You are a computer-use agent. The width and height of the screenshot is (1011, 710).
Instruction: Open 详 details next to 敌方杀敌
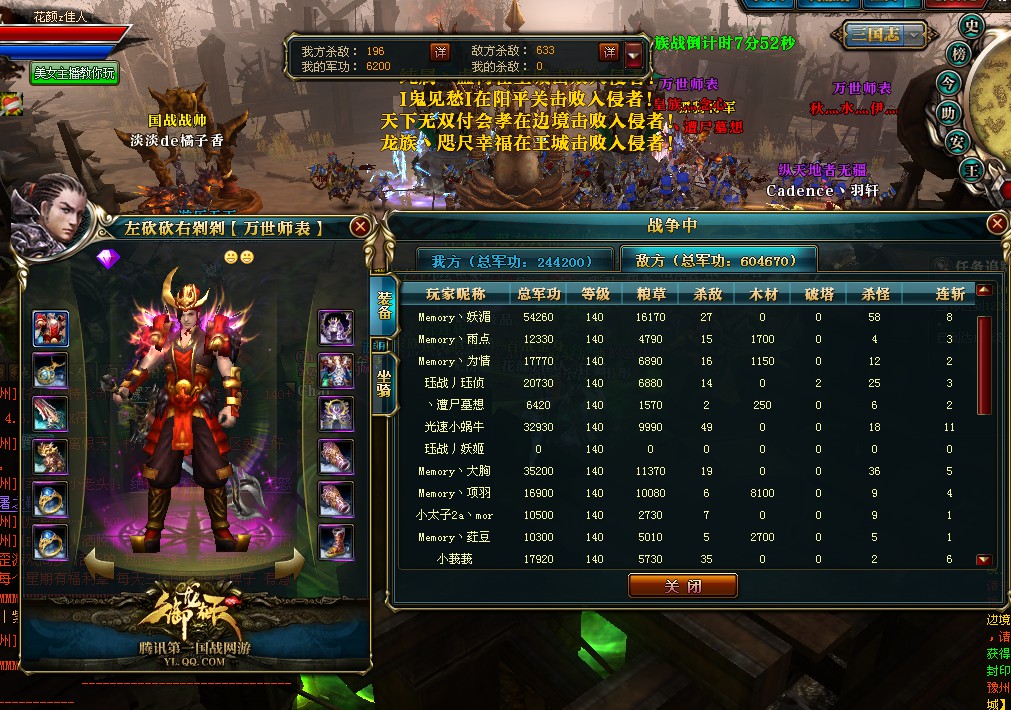(x=608, y=51)
